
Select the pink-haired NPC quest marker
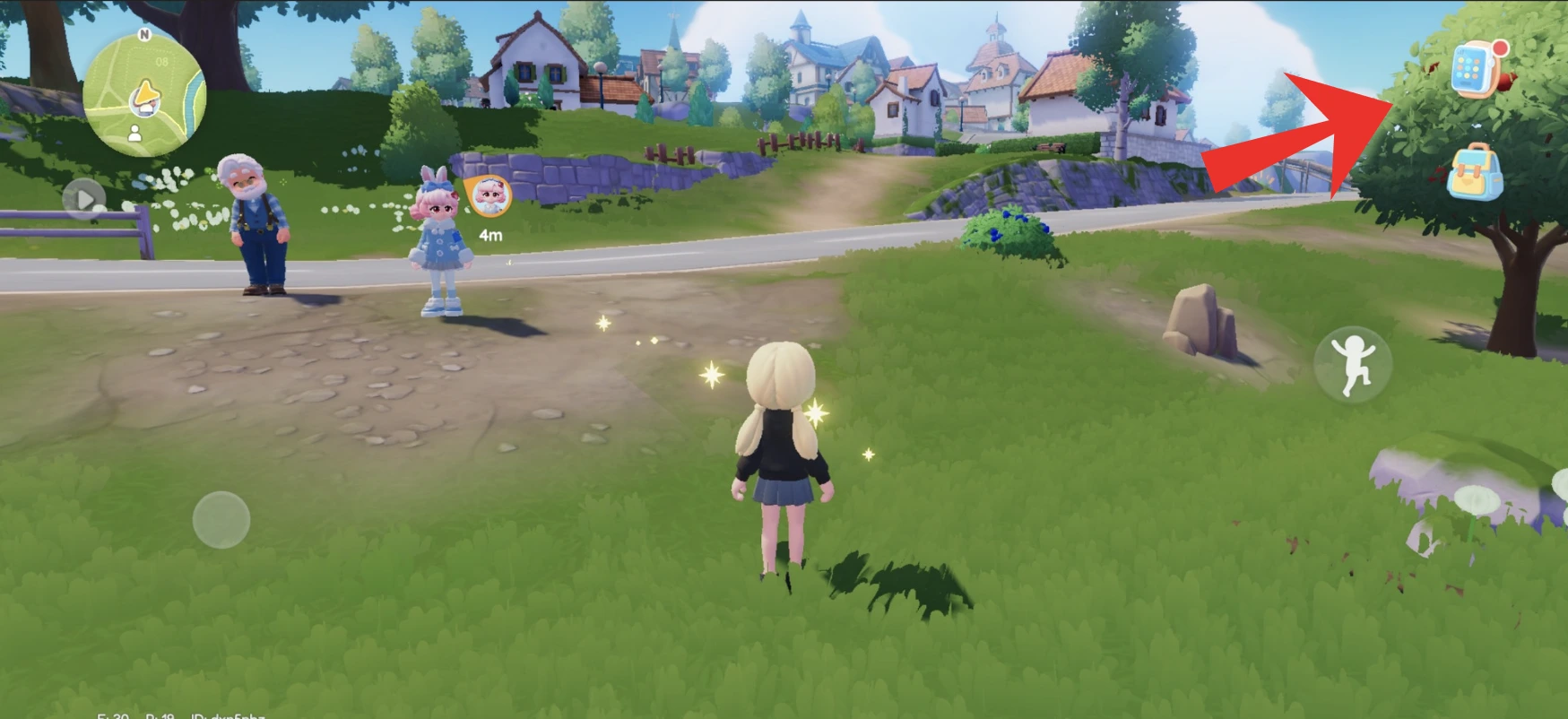pos(489,196)
